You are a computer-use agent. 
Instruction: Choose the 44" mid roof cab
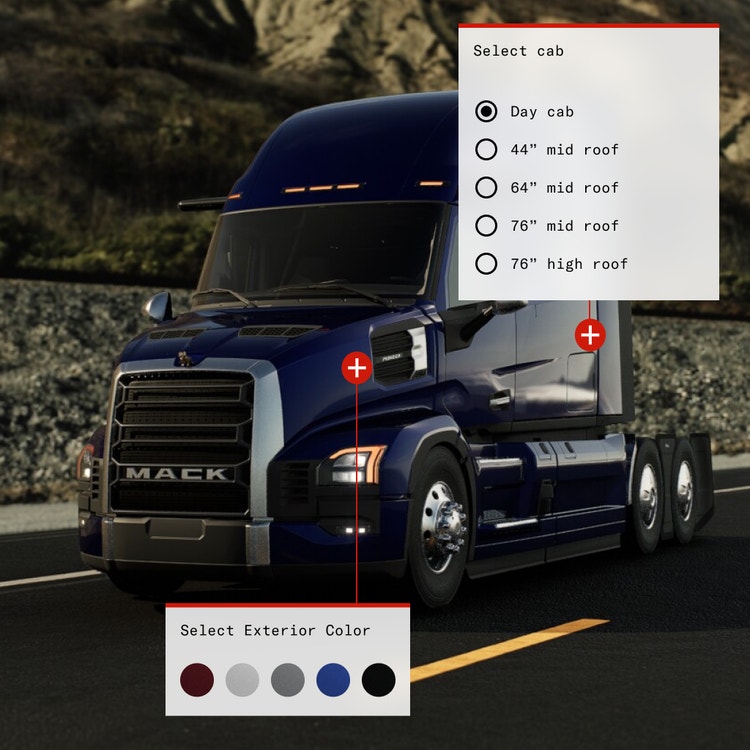tap(487, 150)
